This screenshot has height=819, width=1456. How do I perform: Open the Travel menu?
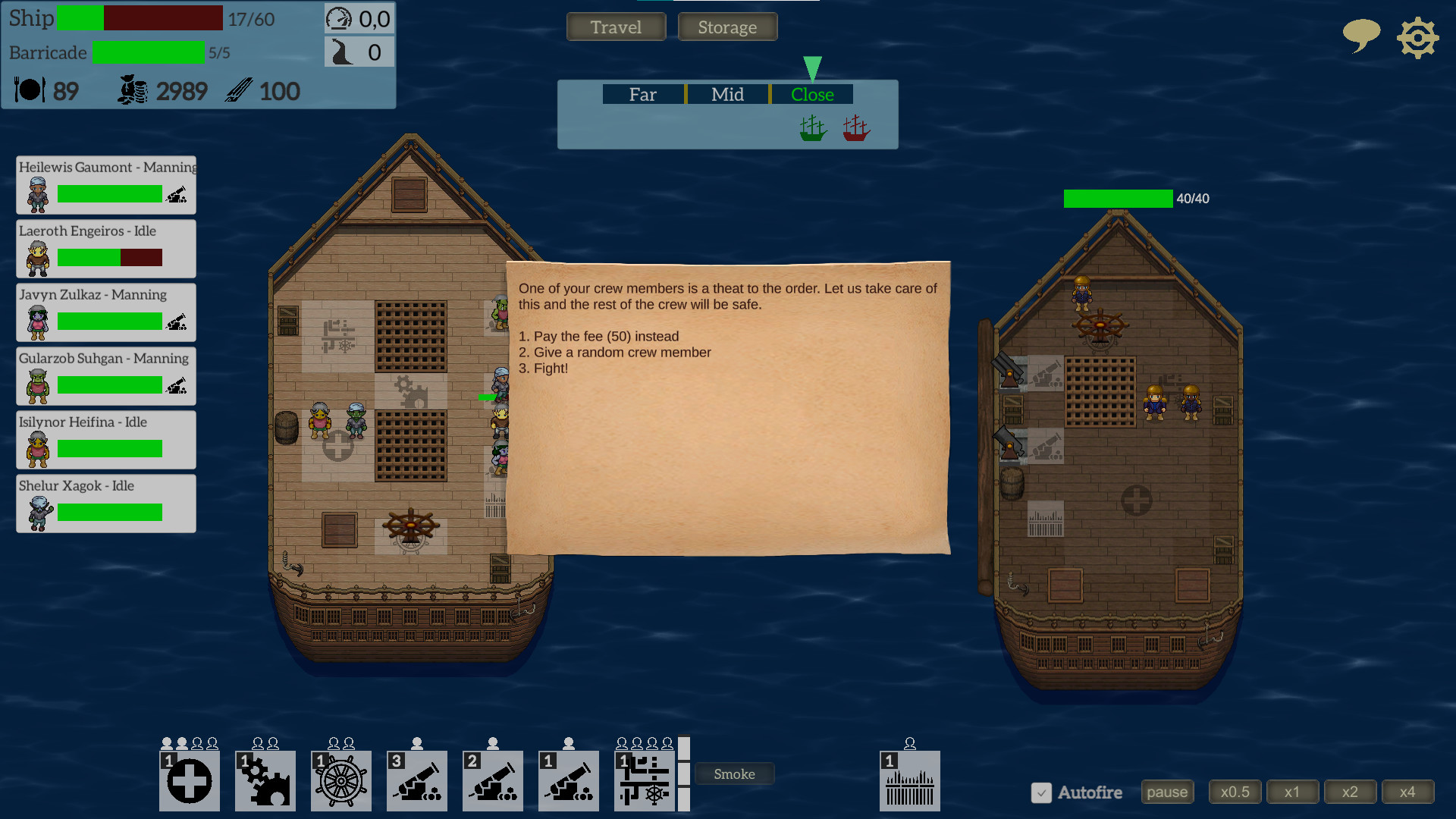pyautogui.click(x=616, y=27)
